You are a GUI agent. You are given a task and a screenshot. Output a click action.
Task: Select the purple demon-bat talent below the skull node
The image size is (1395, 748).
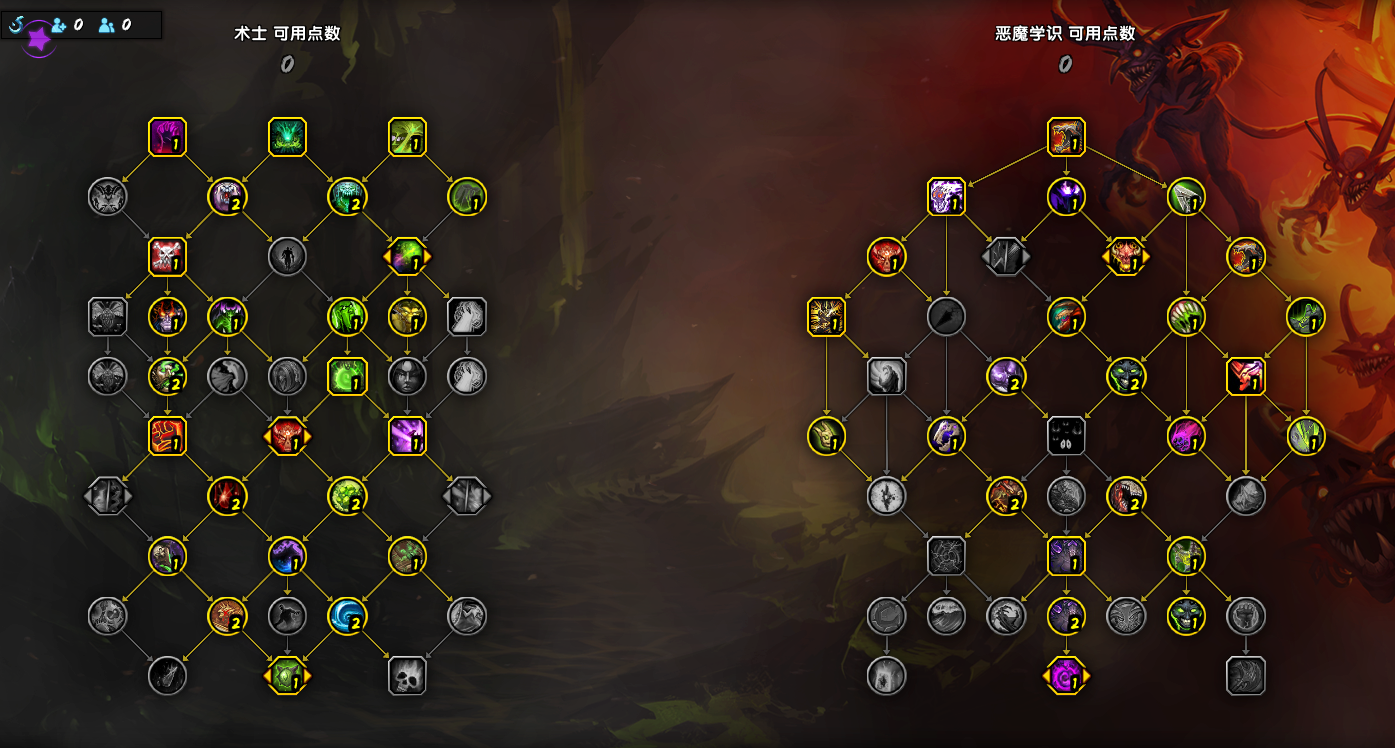click(x=1067, y=557)
